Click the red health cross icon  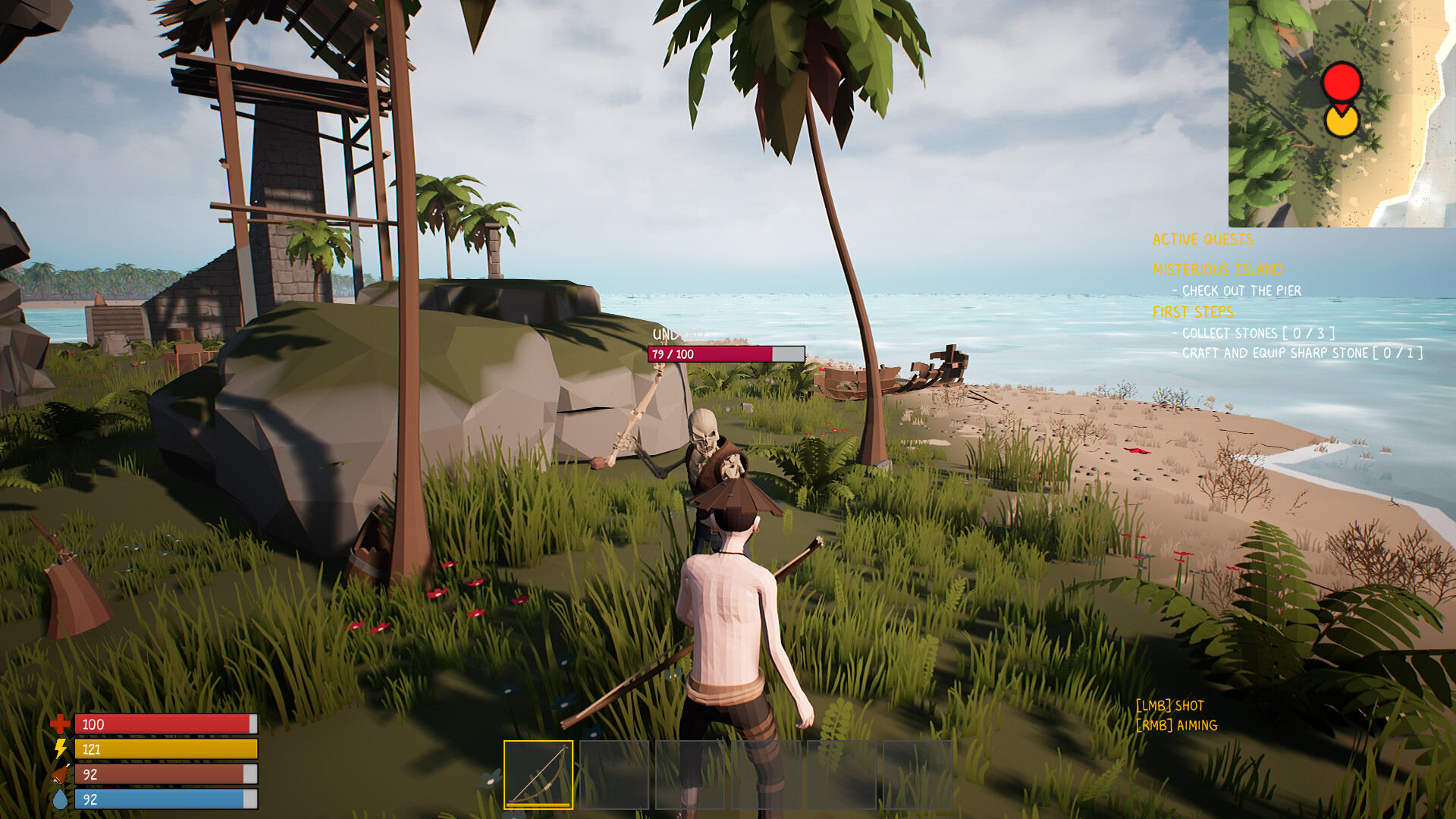(x=60, y=724)
